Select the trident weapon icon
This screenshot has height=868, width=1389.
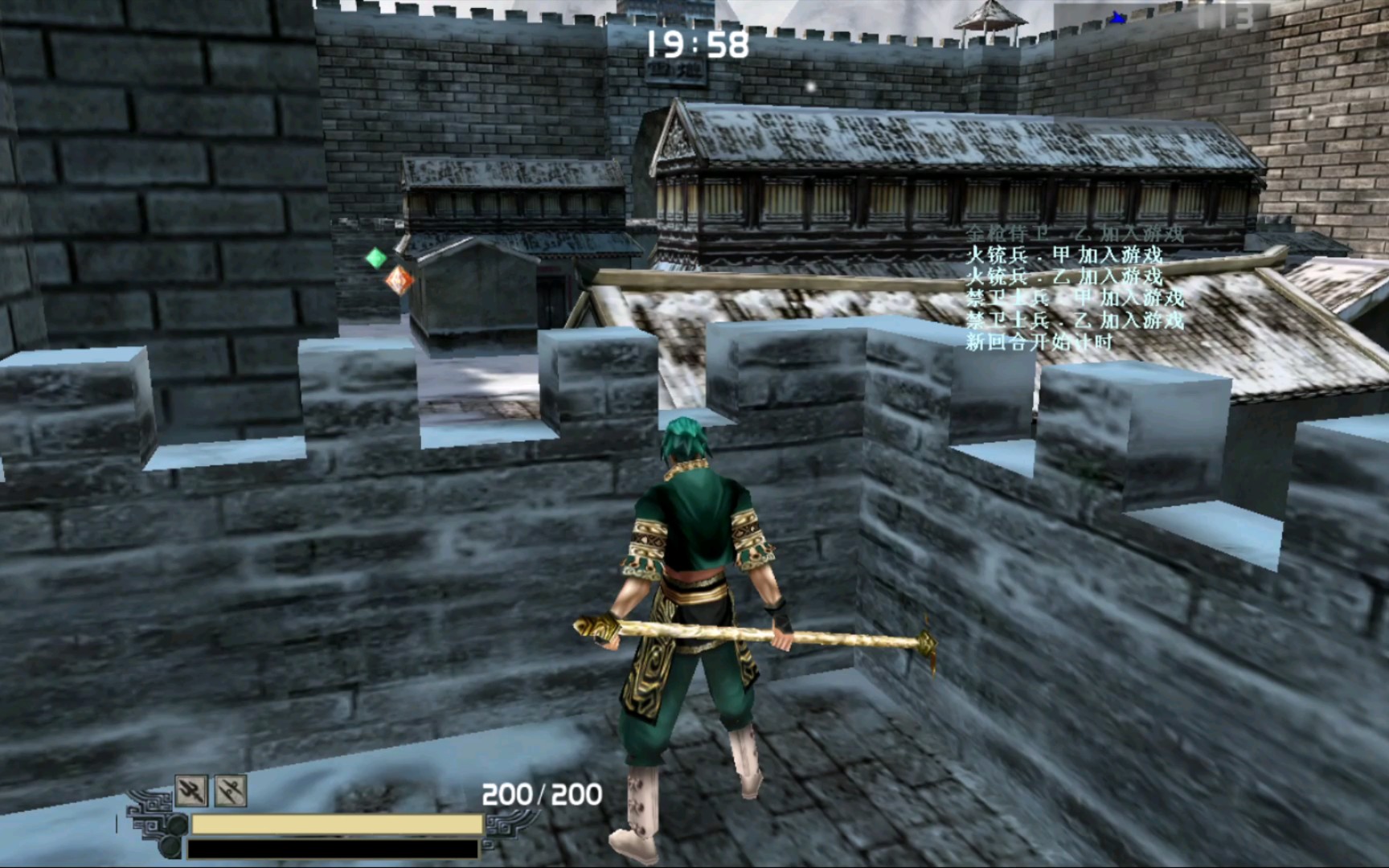[x=191, y=791]
